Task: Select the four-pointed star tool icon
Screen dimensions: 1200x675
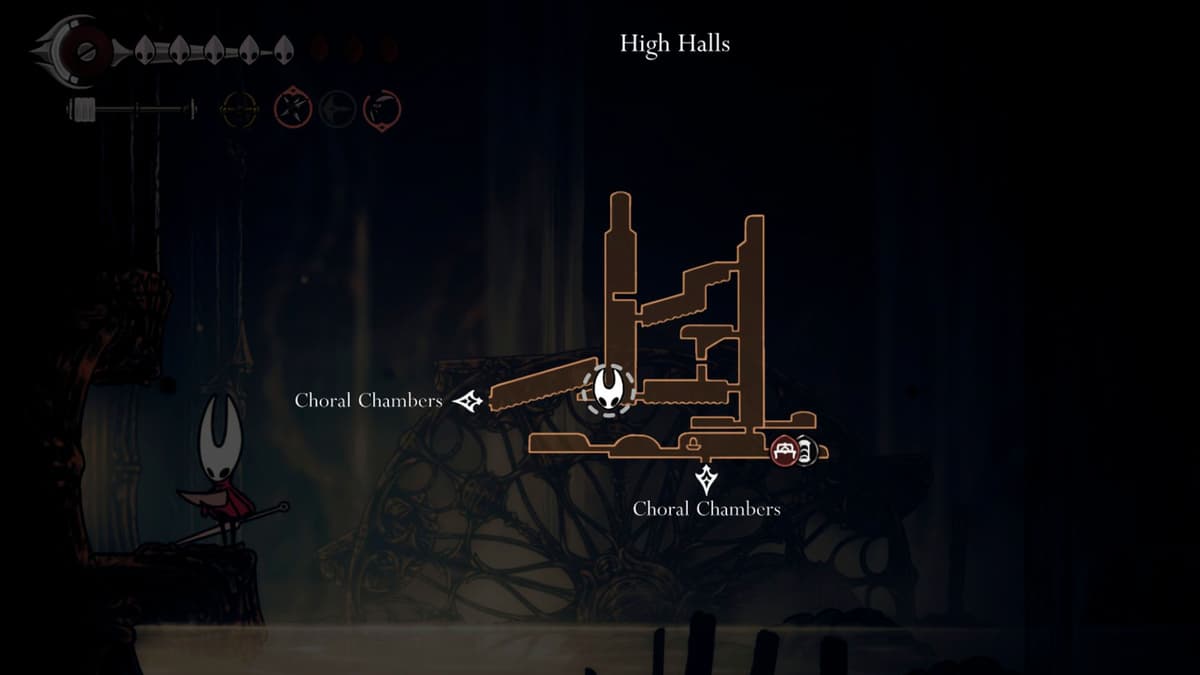Action: [293, 109]
